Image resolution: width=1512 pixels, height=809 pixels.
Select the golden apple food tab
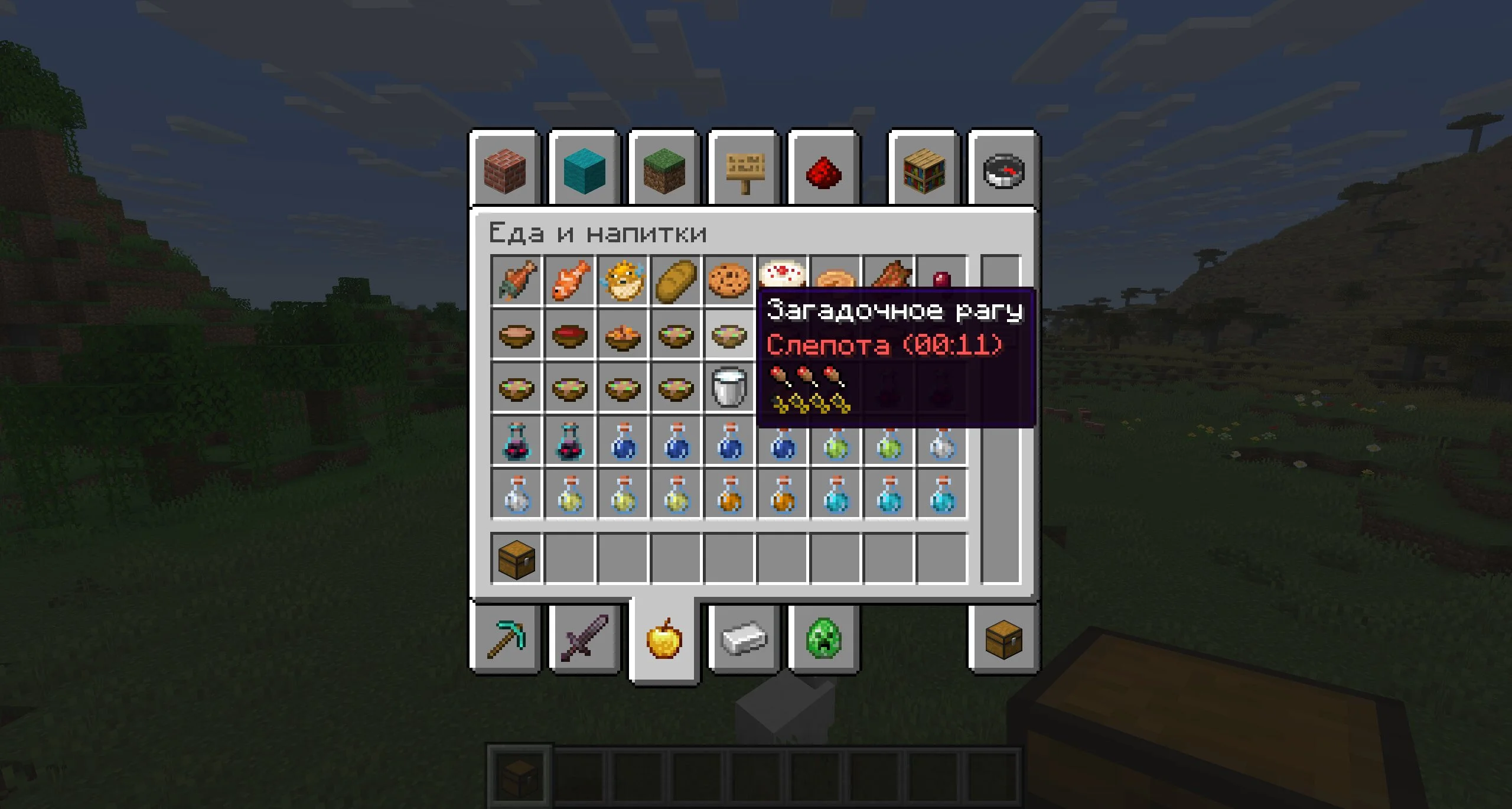tap(664, 639)
